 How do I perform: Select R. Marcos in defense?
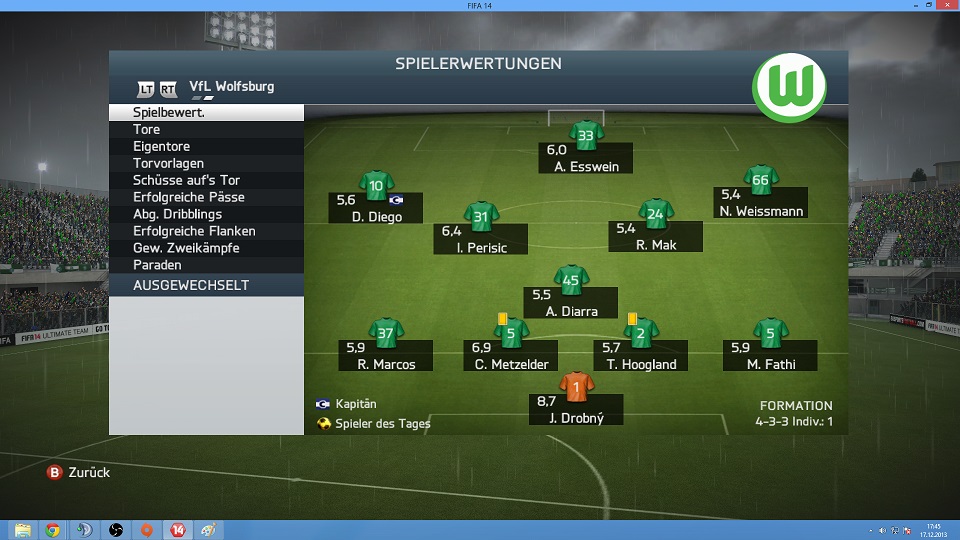(x=386, y=333)
